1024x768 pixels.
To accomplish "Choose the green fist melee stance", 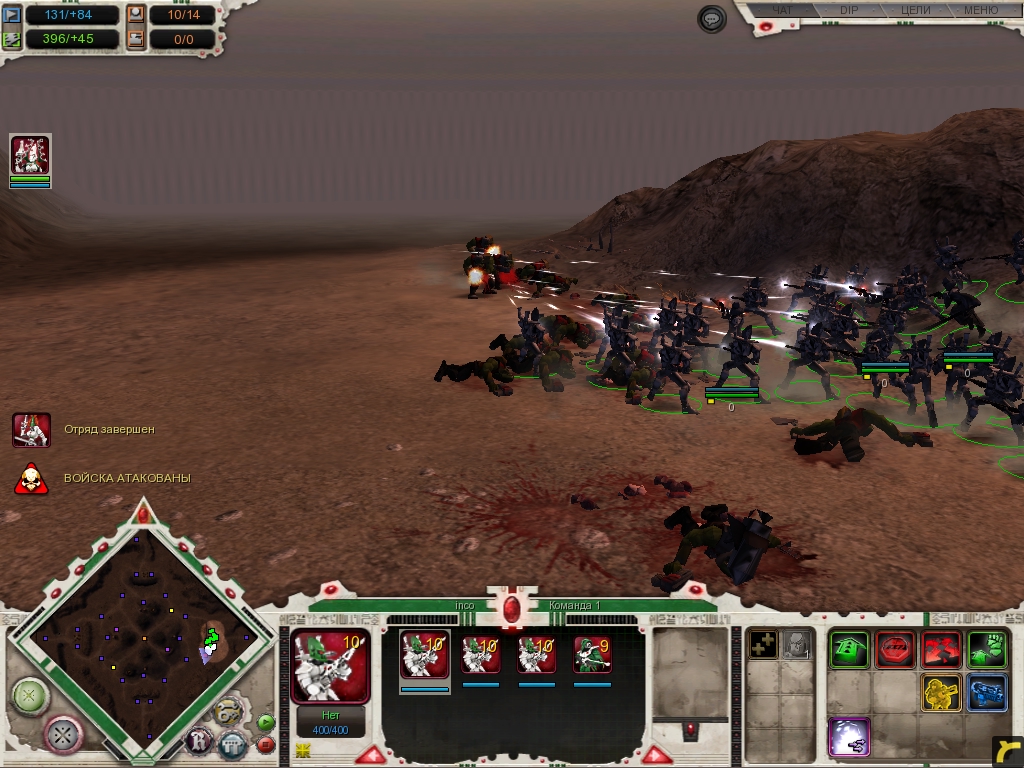I will (987, 650).
